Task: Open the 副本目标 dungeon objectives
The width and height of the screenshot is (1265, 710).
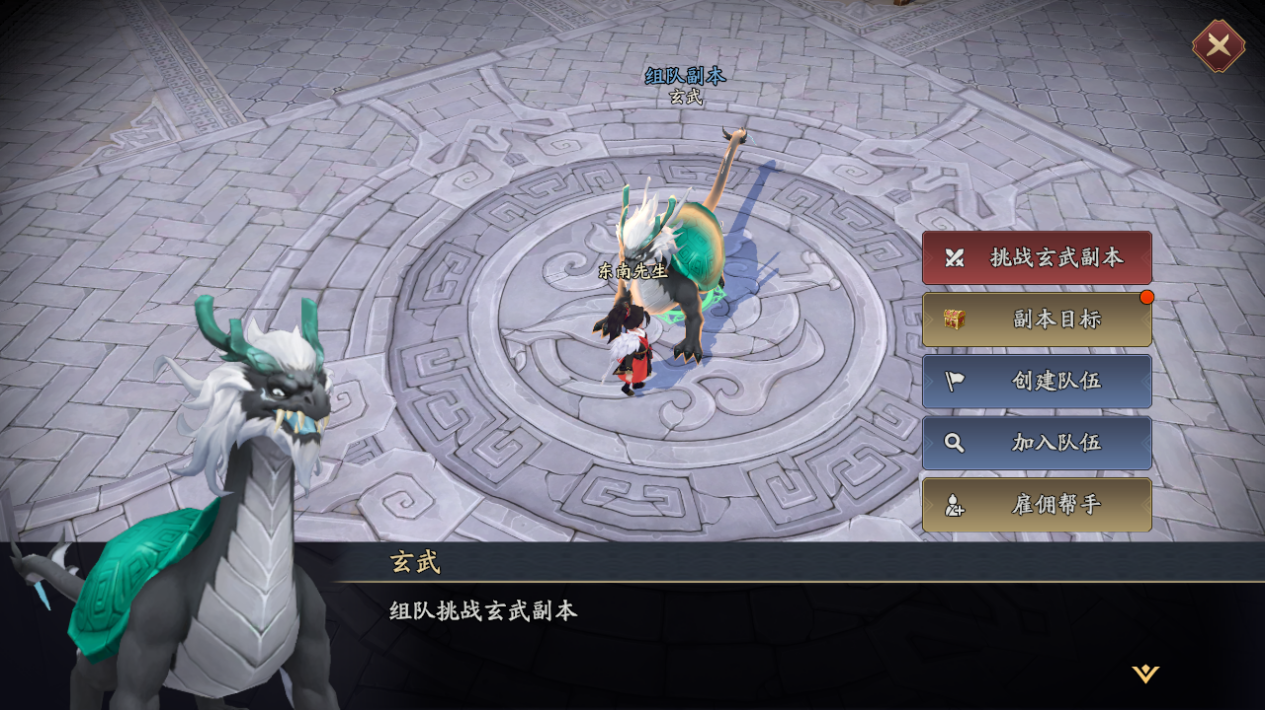Action: (x=1036, y=320)
